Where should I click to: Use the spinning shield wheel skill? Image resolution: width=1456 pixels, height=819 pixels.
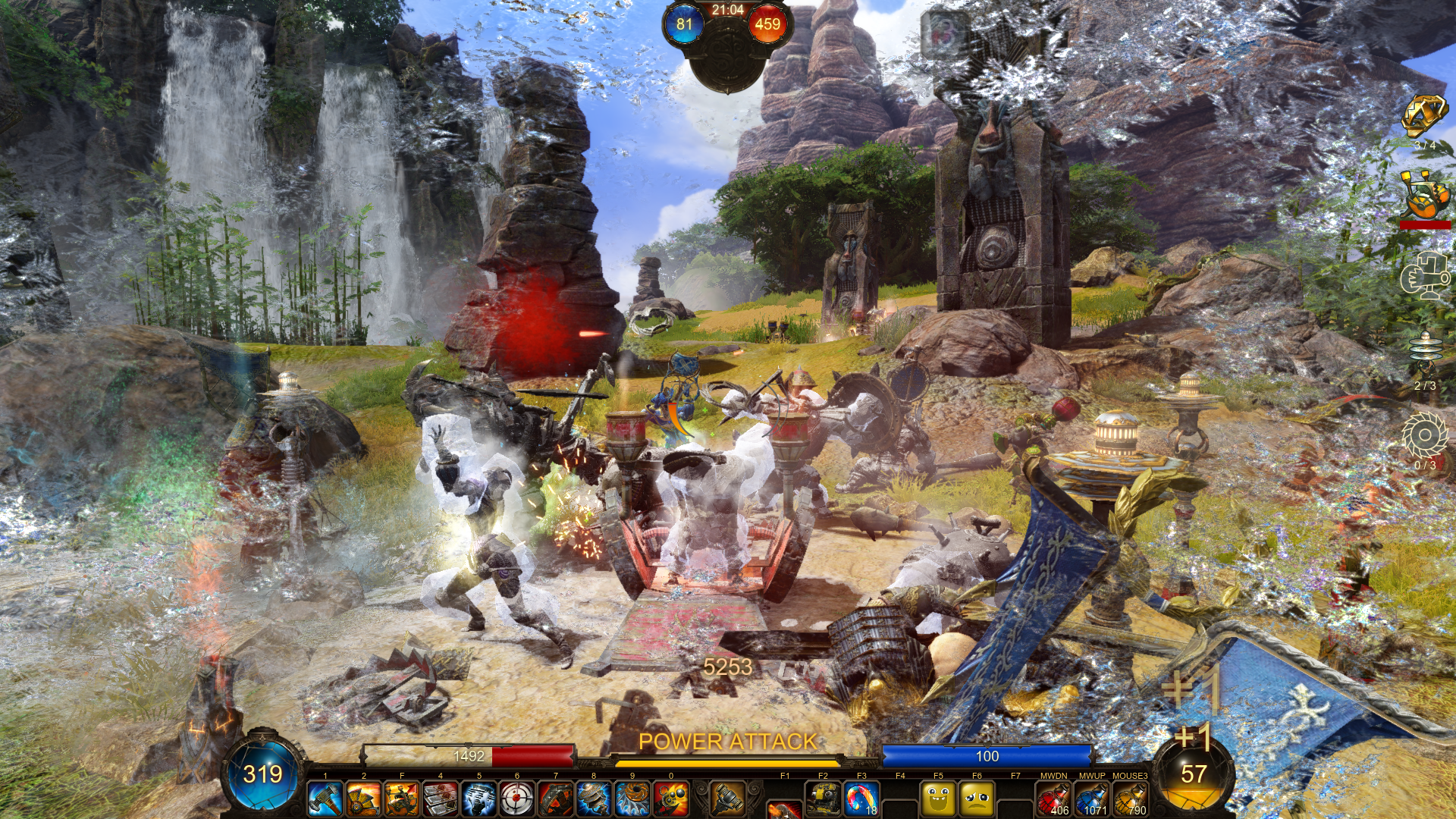[x=363, y=799]
